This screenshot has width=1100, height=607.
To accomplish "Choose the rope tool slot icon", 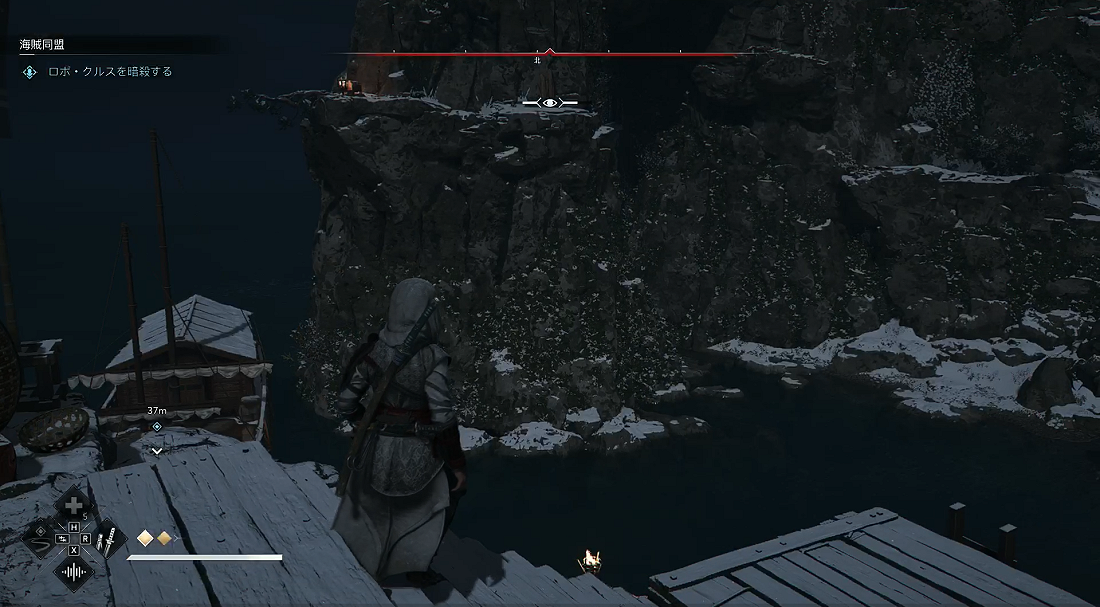I will [x=40, y=540].
